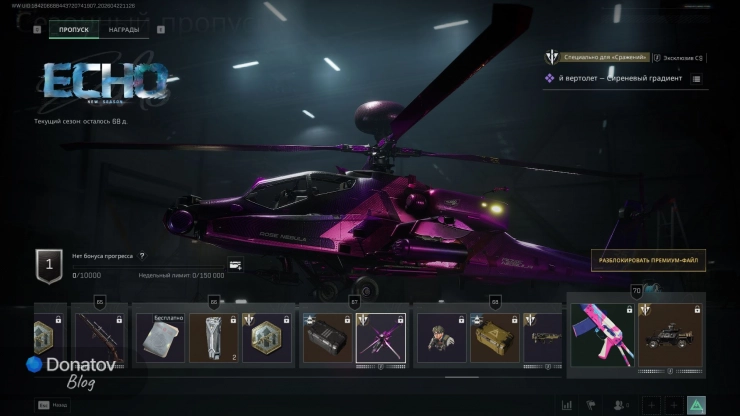Open the list icon beside the helicopter name
The width and height of the screenshot is (740, 416).
(x=696, y=78)
